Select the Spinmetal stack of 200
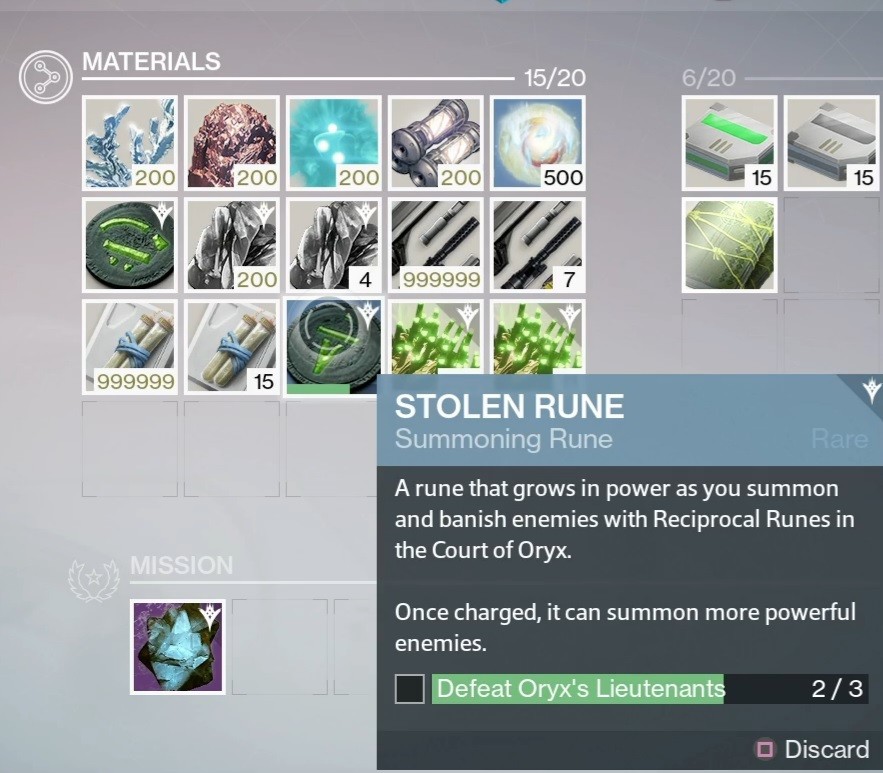Viewport: 883px width, 773px height. point(130,143)
